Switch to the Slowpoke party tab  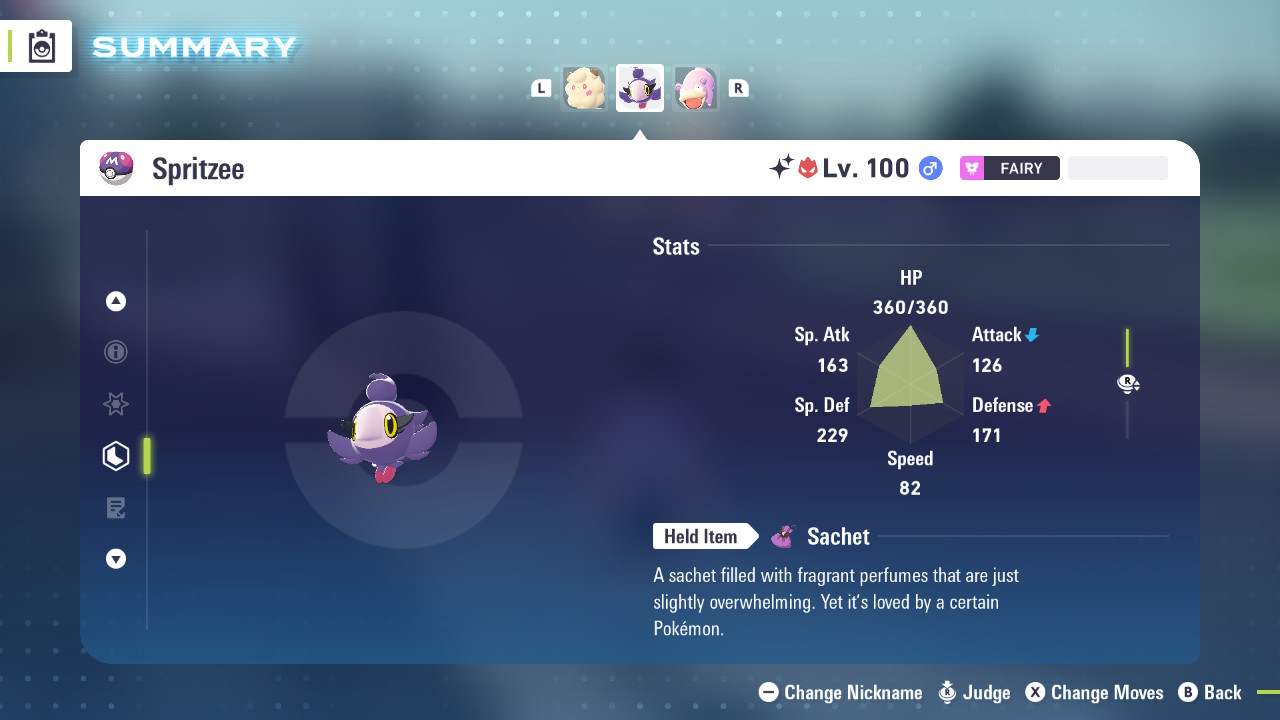pos(696,88)
